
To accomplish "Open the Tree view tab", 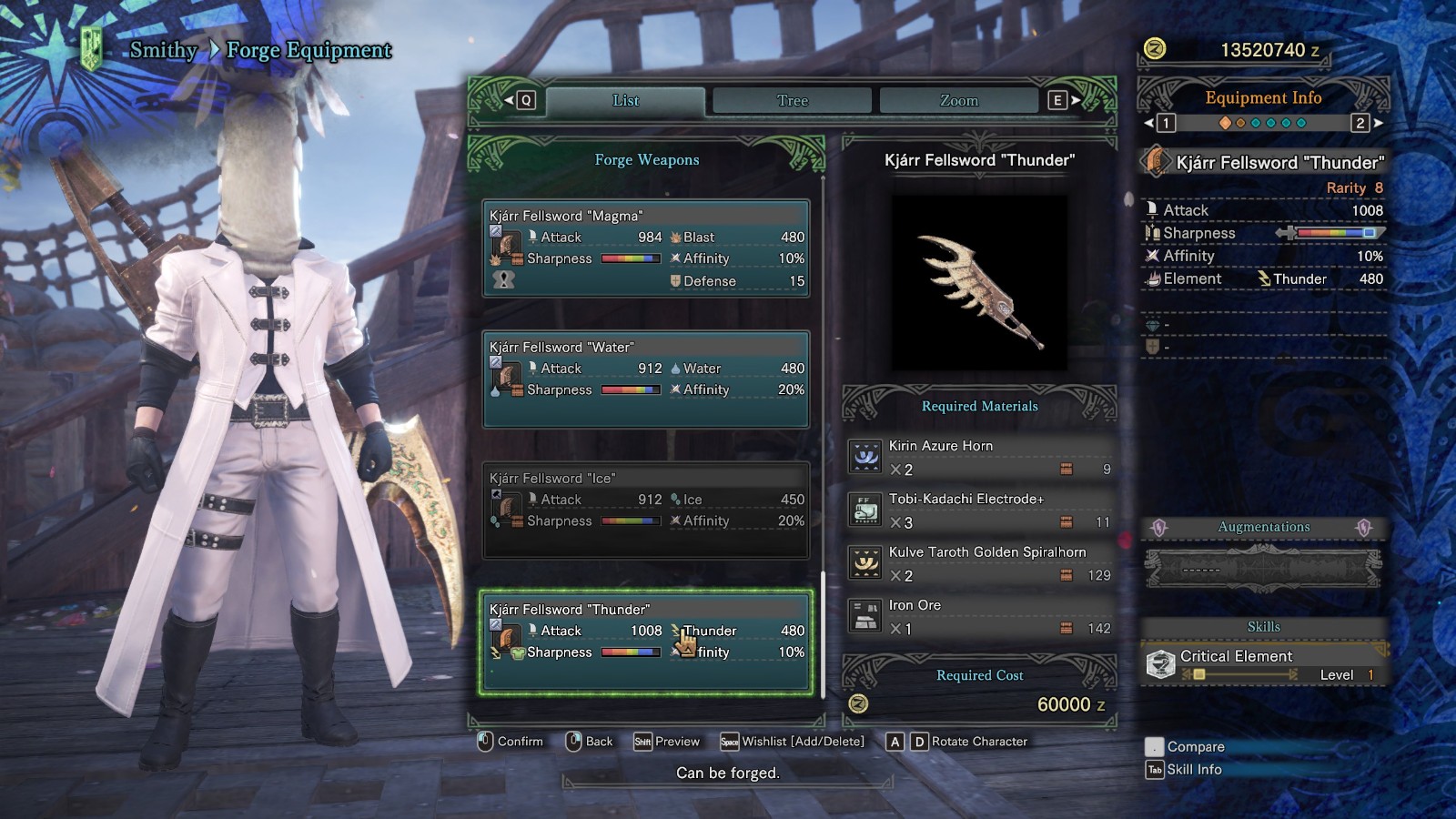I will pyautogui.click(x=792, y=101).
